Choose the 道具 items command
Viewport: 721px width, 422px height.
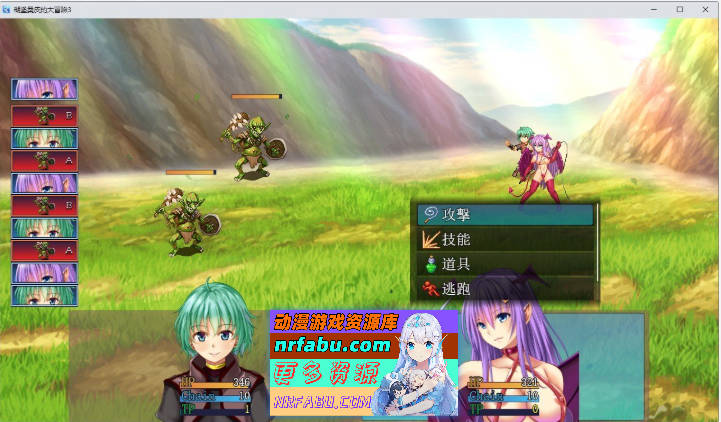(x=506, y=264)
